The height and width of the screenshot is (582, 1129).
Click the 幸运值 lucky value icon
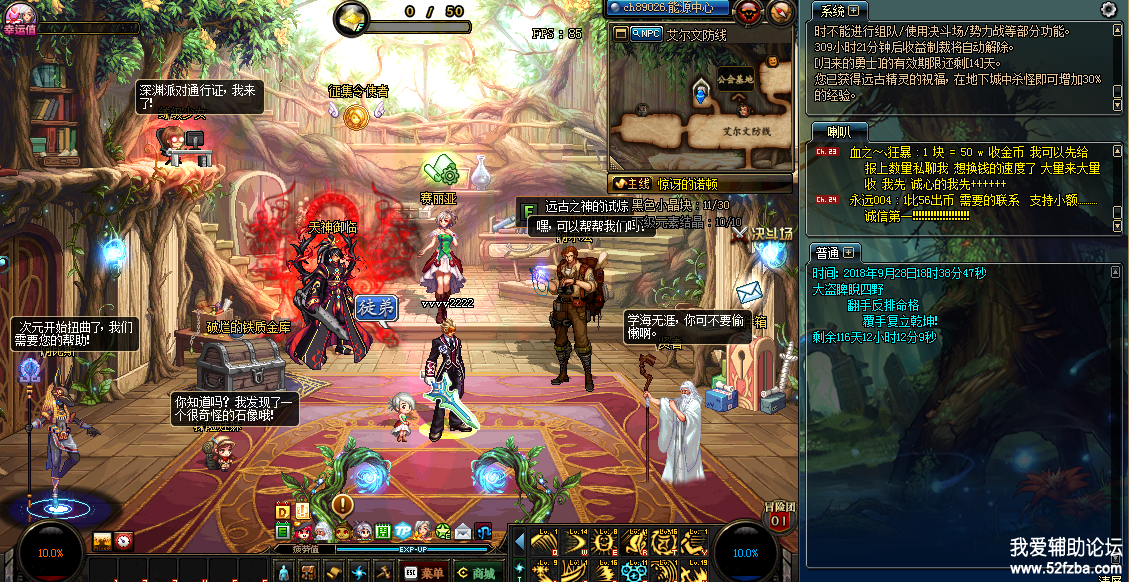[x=20, y=14]
